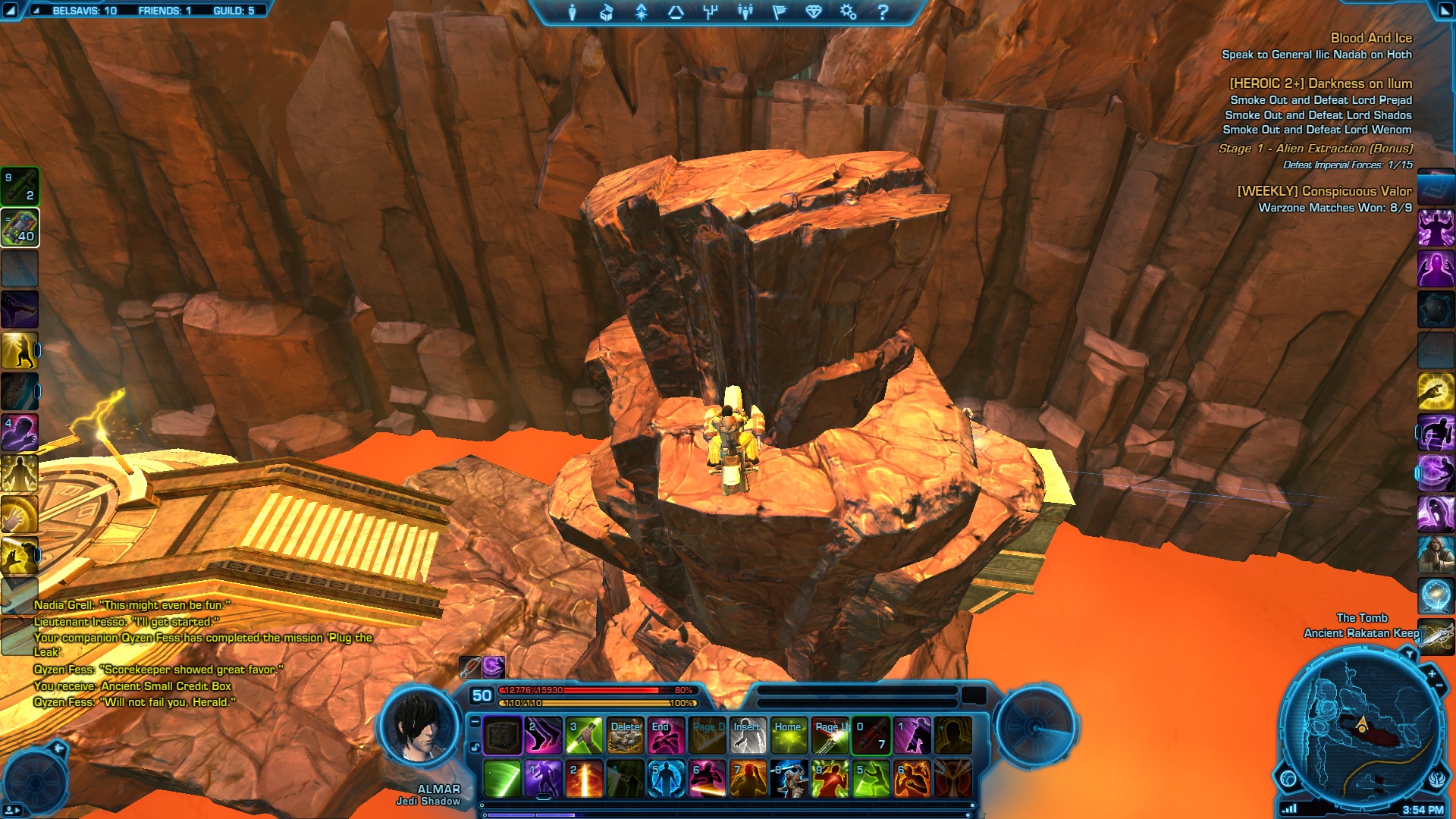Open the minimap filter funnel button
Viewport: 1456px width, 819px height.
coord(1409,654)
